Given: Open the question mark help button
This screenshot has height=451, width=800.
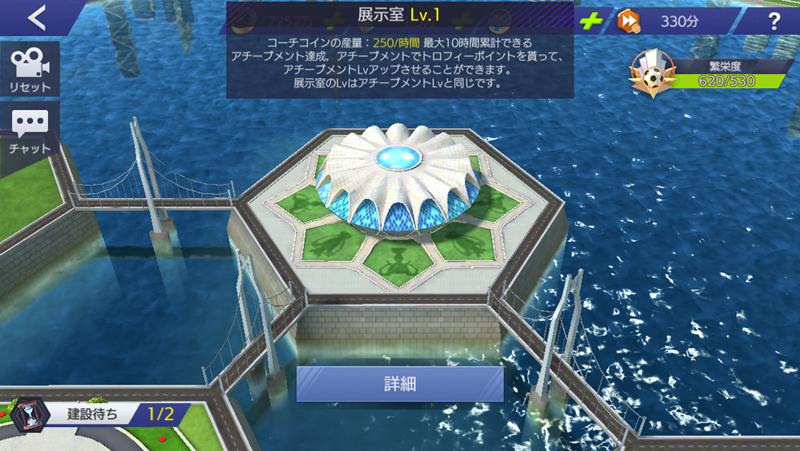Looking at the screenshot, I should point(774,21).
